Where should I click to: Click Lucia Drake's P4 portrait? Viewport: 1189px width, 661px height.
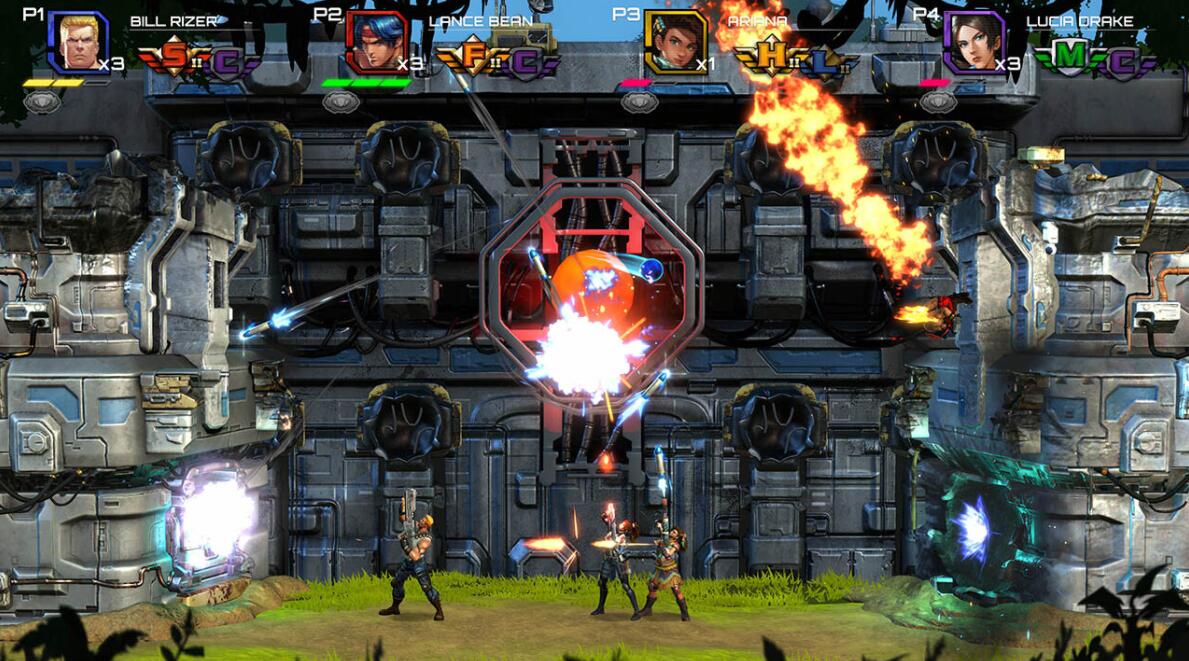[x=974, y=43]
